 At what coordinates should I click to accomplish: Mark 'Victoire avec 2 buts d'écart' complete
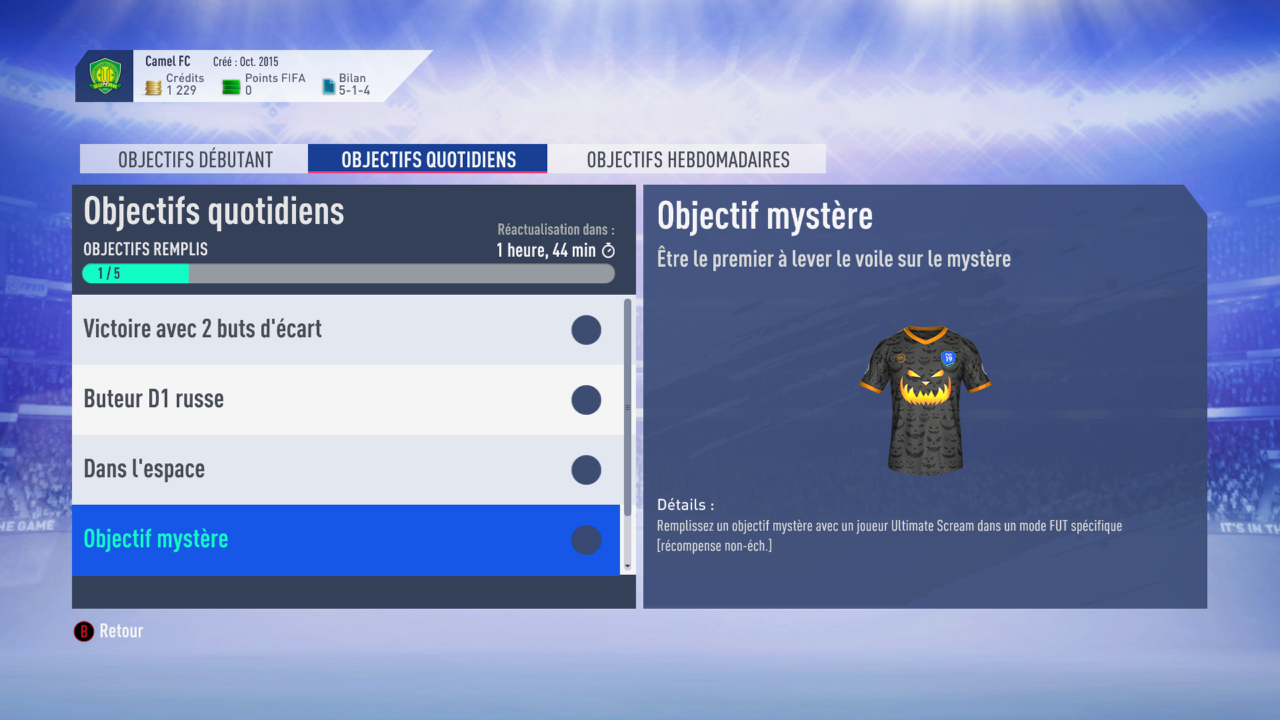586,330
